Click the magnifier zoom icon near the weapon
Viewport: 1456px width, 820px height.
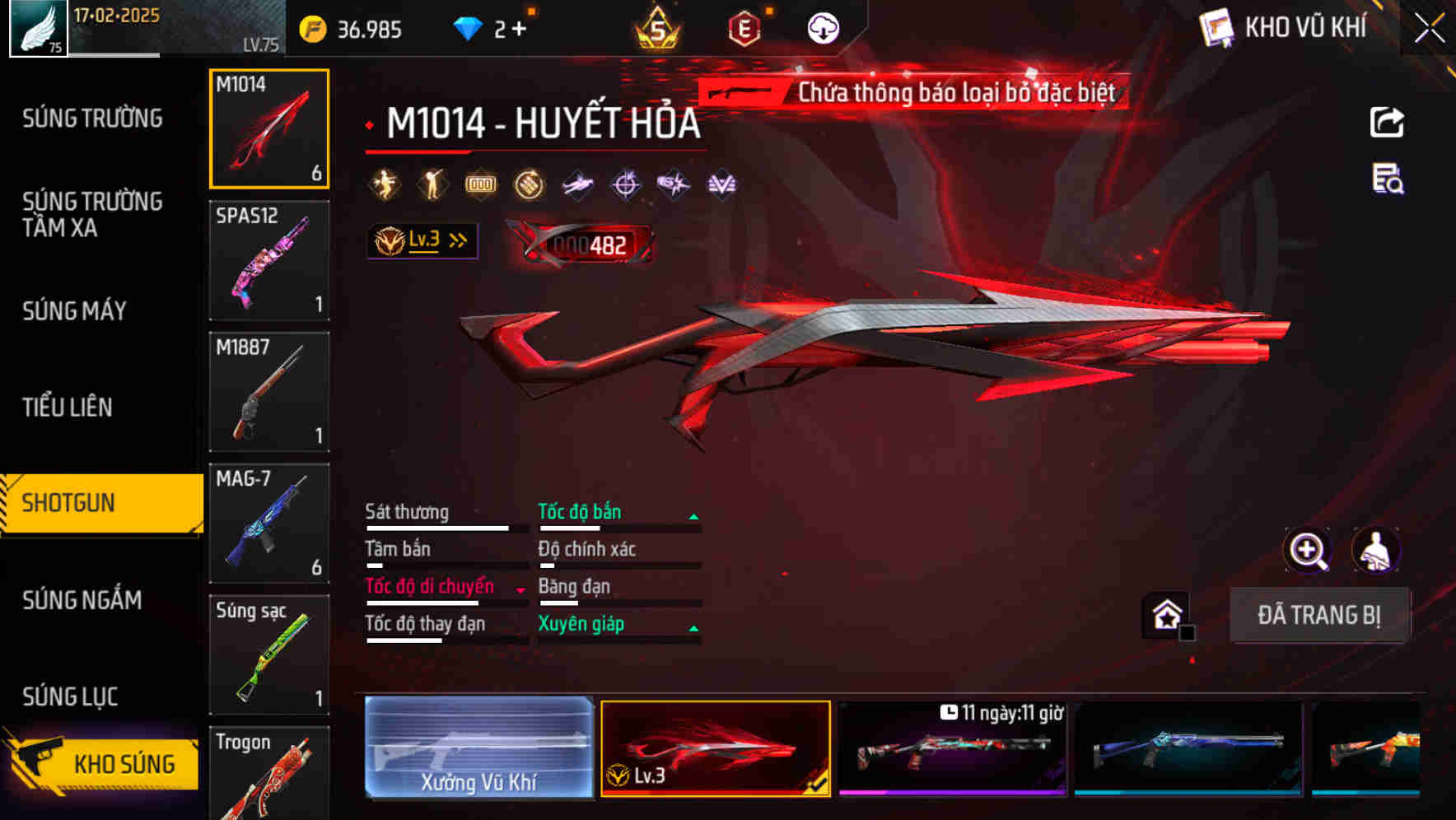[1309, 550]
